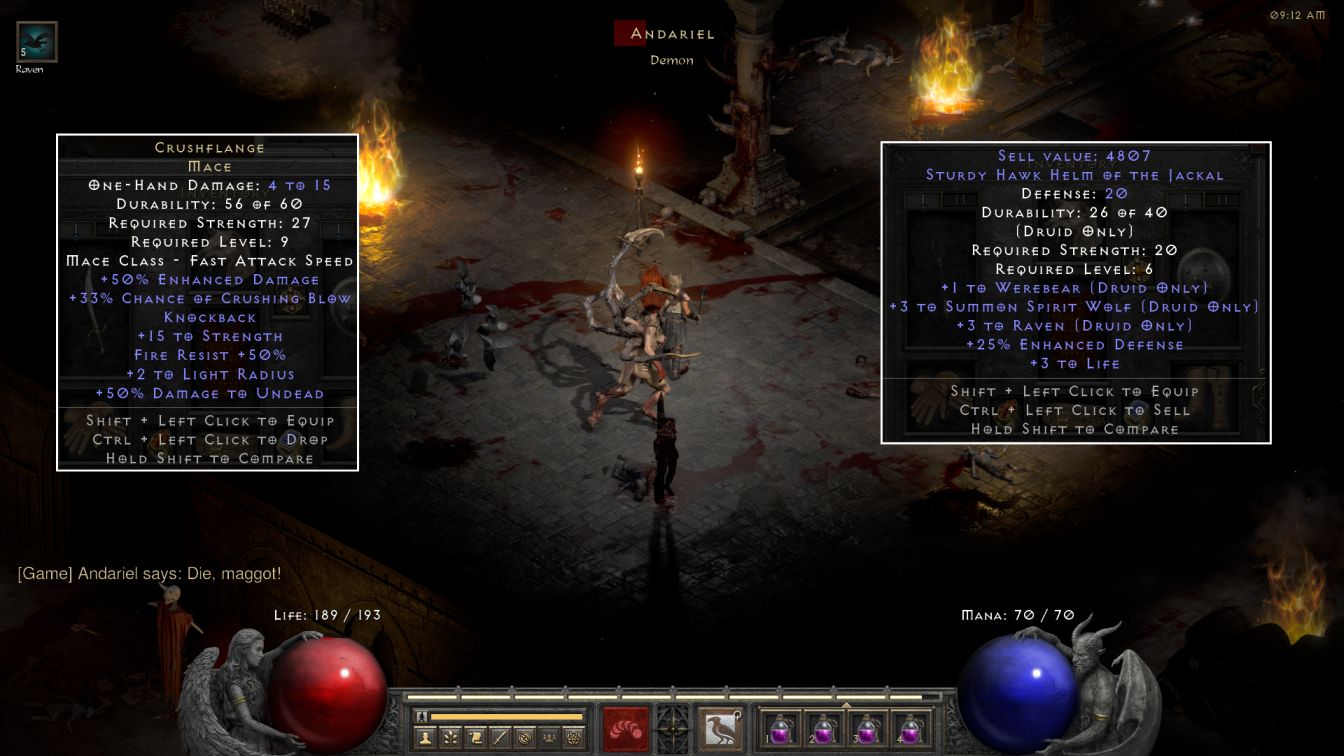Open the quest log scroll icon
1344x756 pixels.
coord(475,738)
